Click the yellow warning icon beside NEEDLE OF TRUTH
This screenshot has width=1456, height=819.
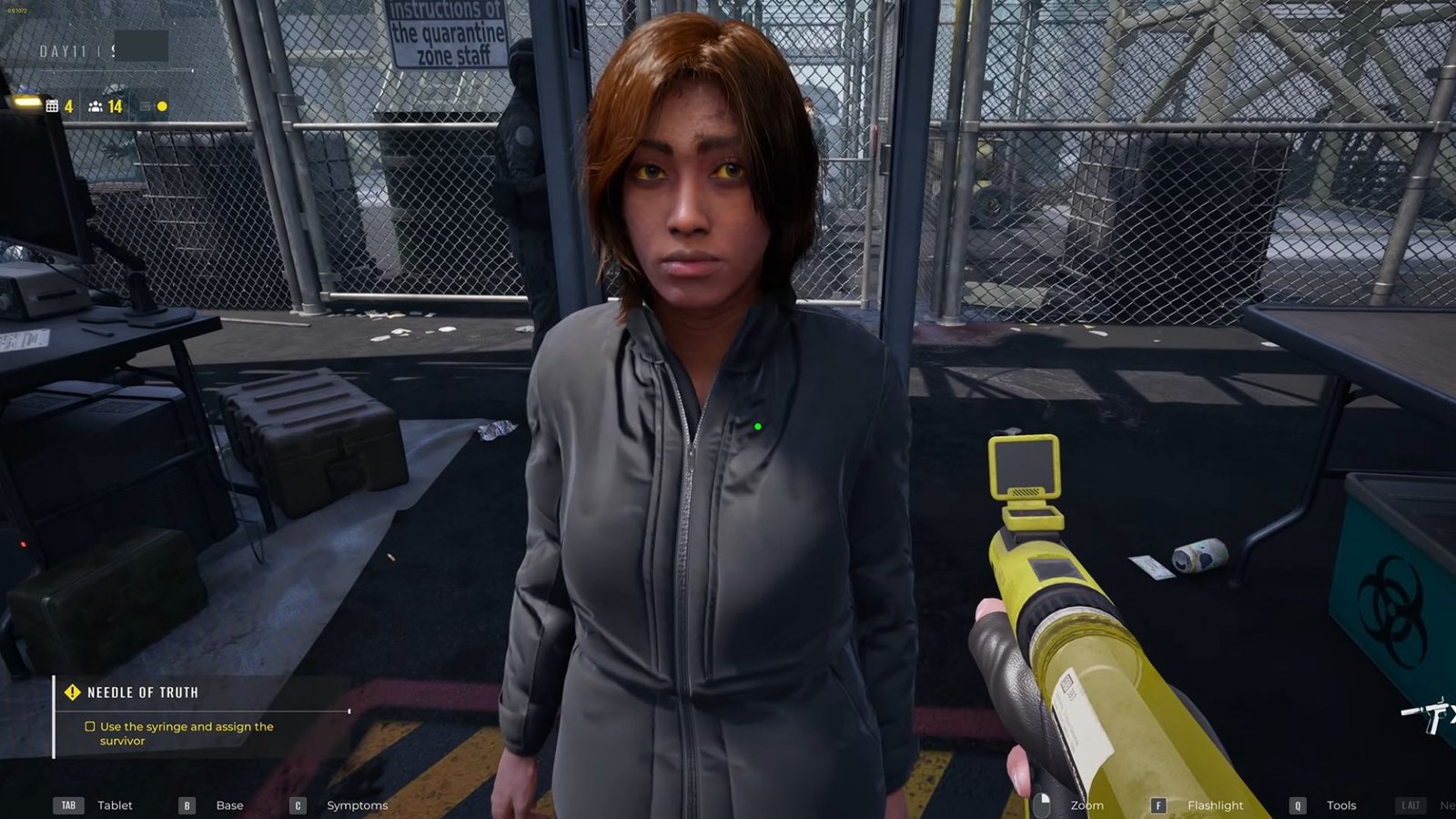72,692
